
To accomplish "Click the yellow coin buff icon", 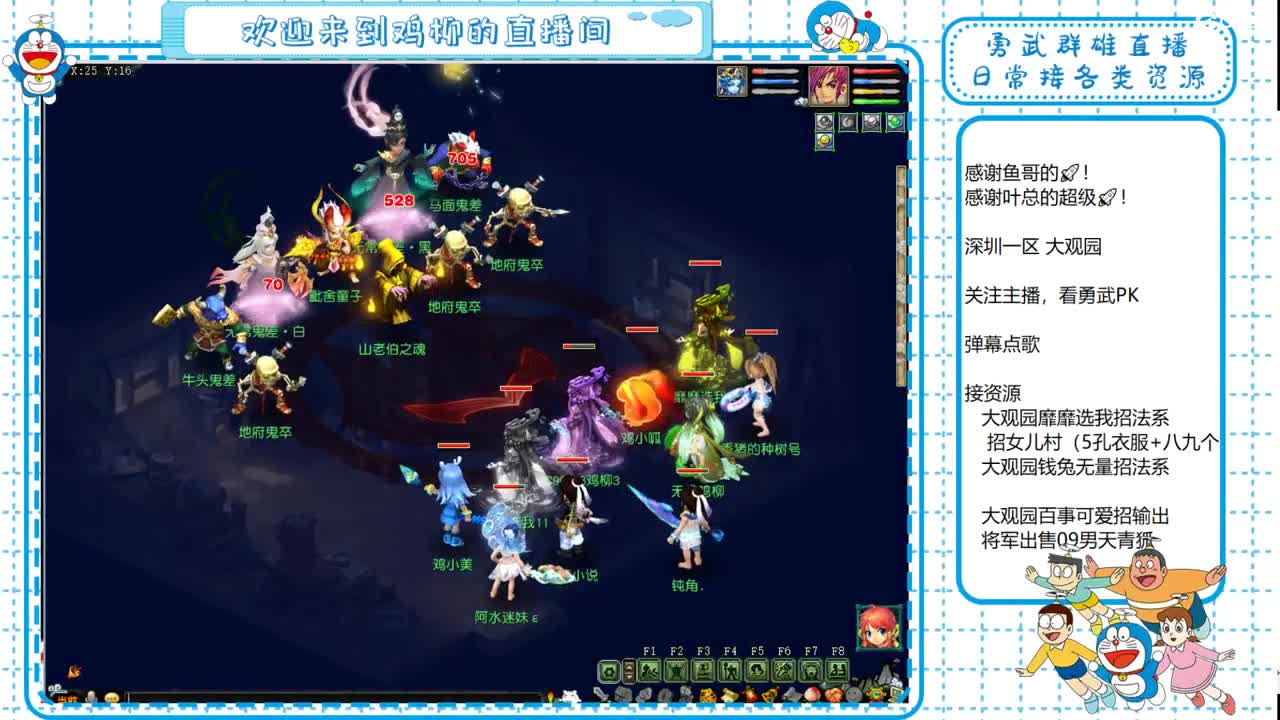I will click(x=825, y=140).
